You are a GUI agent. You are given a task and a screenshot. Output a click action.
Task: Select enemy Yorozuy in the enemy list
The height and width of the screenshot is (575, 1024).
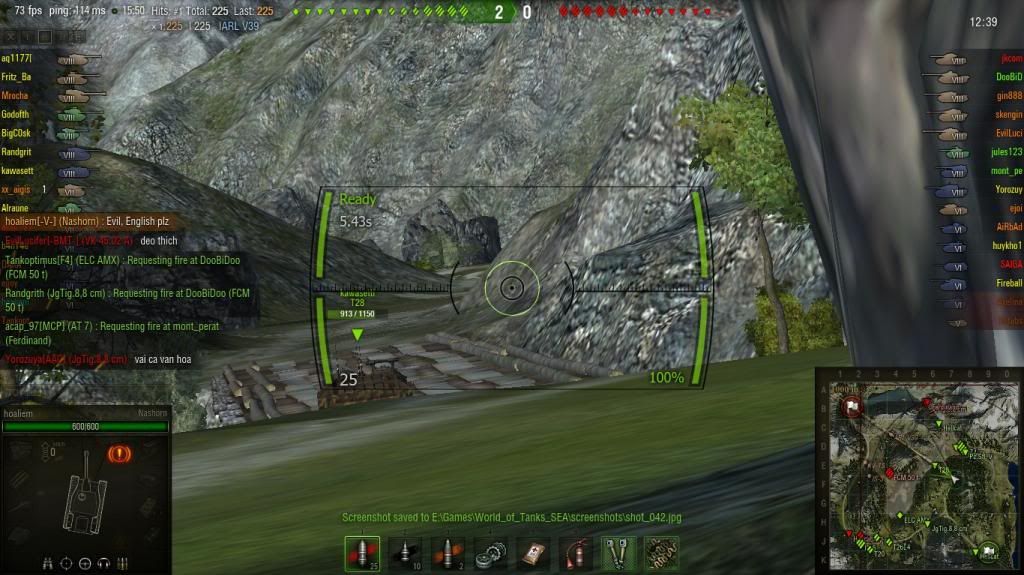(1007, 190)
